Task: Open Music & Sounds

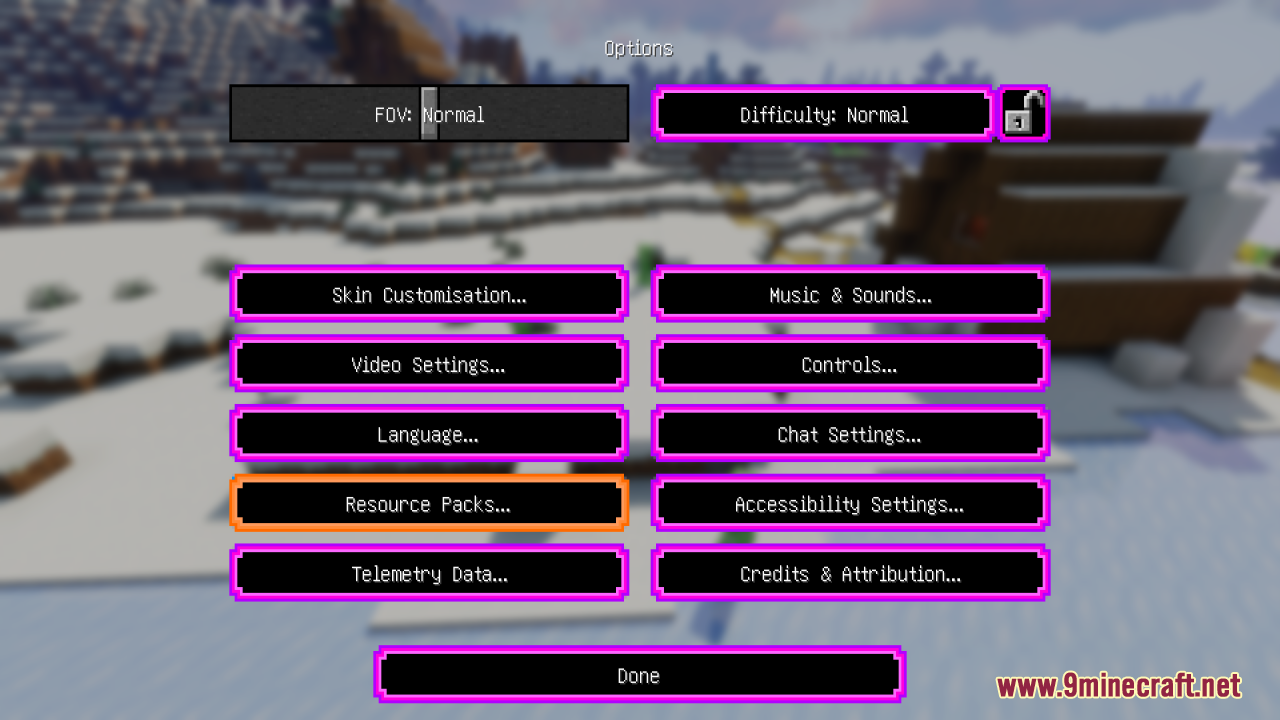Action: tap(849, 294)
